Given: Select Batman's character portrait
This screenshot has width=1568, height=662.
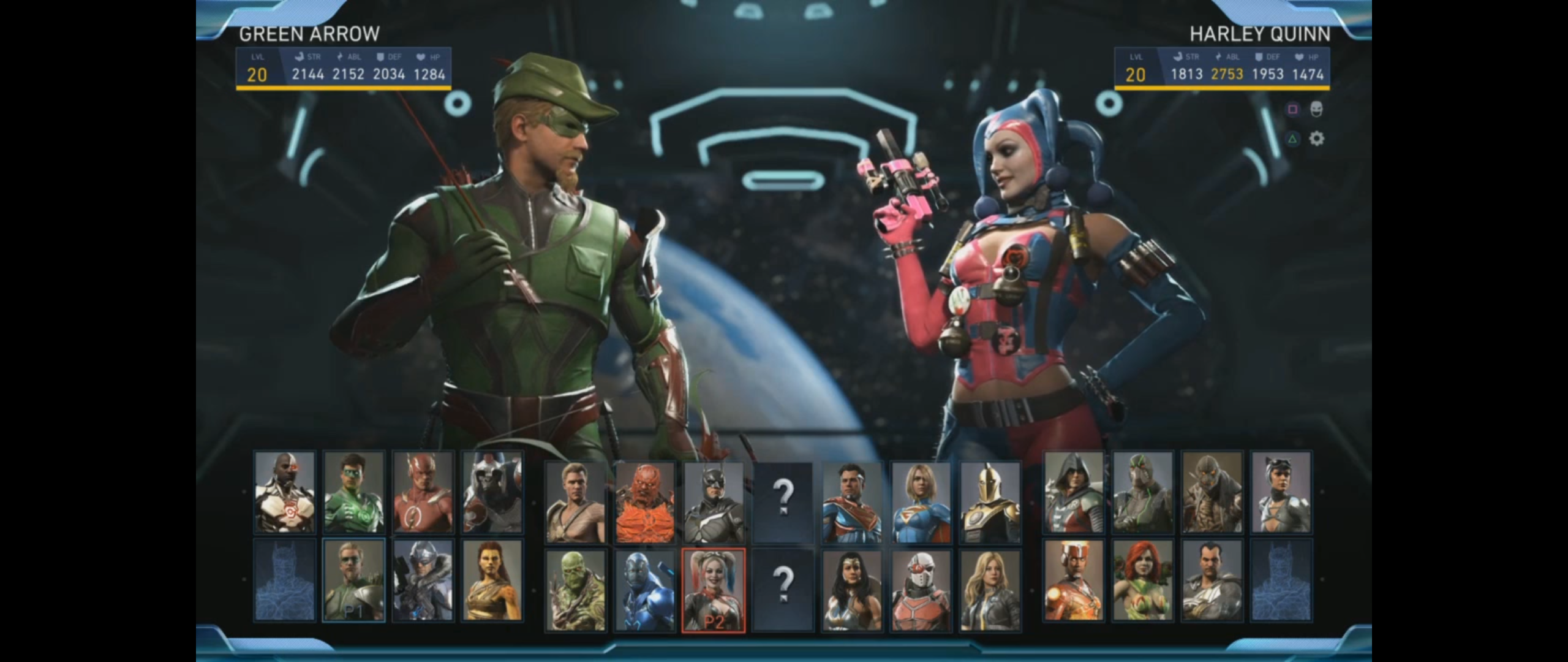Looking at the screenshot, I should 714,503.
